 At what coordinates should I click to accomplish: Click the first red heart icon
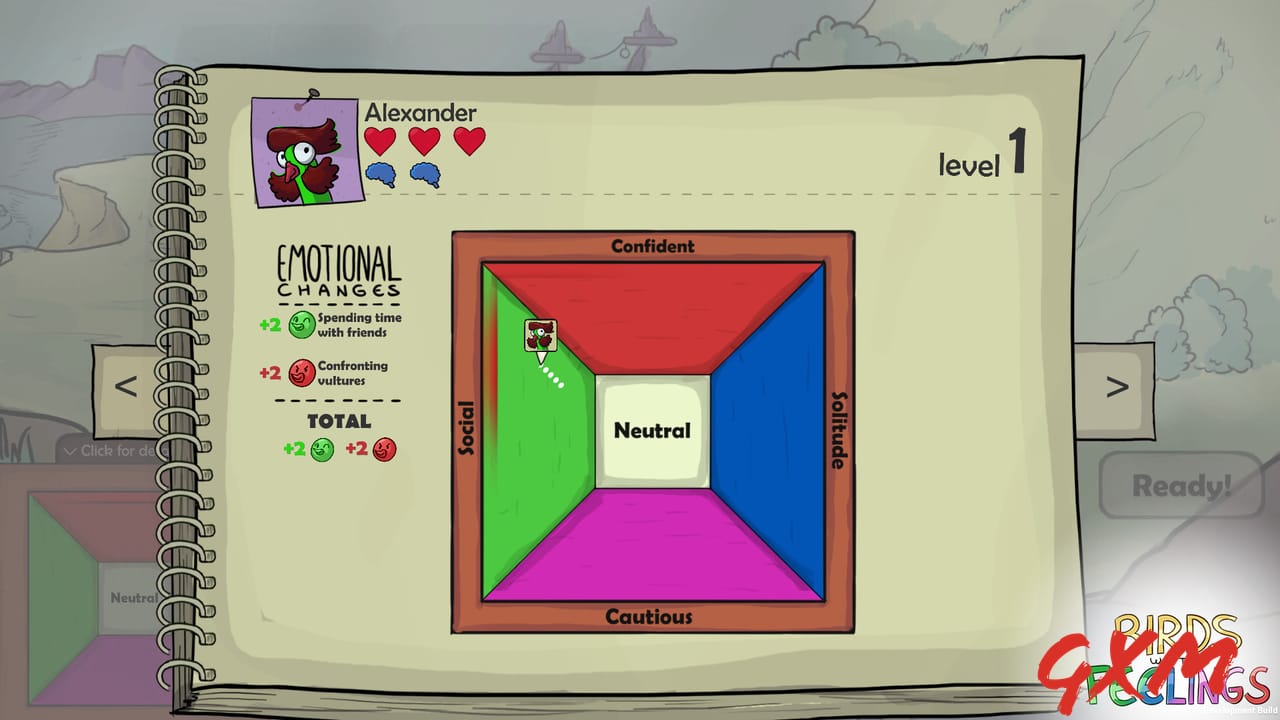coord(378,142)
